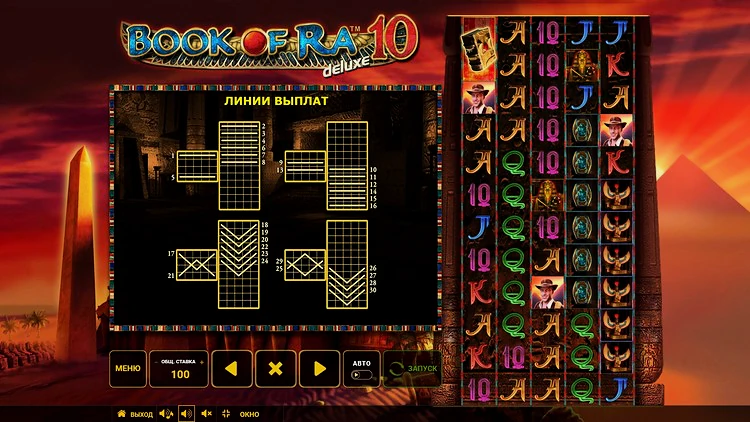Switch to windowed mode via ОКНО
750x422 pixels.
[x=243, y=413]
